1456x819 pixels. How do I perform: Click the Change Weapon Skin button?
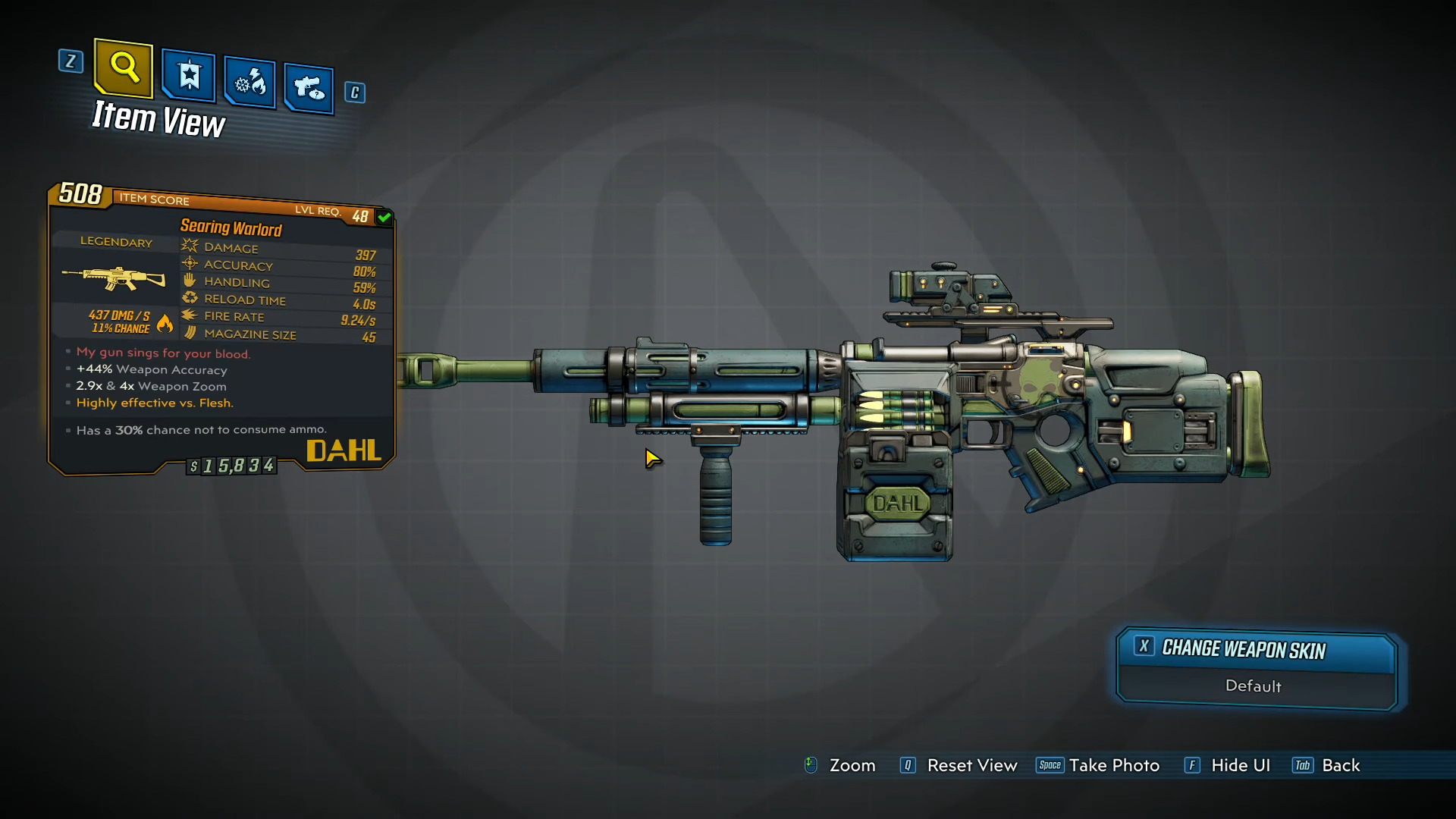pyautogui.click(x=1256, y=650)
